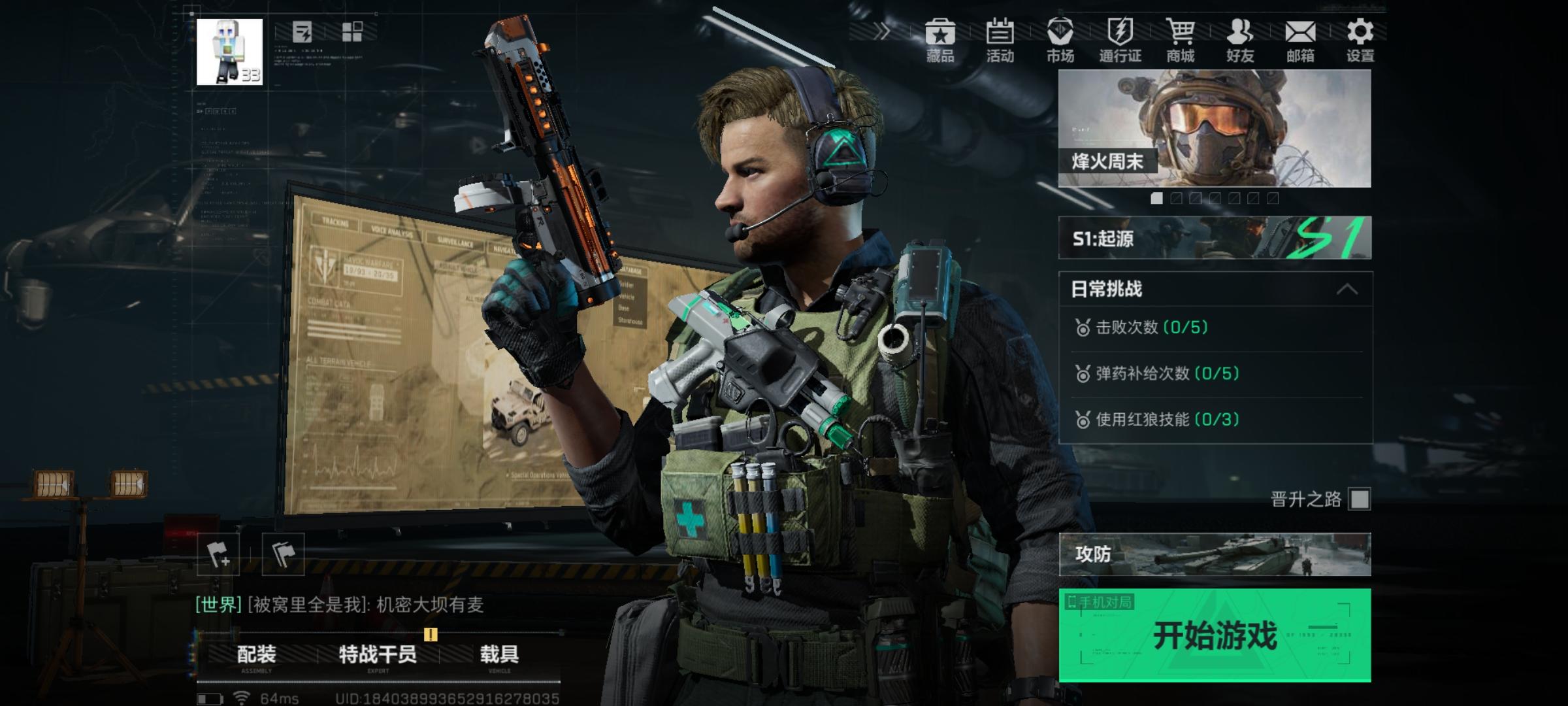Image resolution: width=1568 pixels, height=706 pixels.
Task: View the S1:起源 season banner
Action: (x=1215, y=238)
